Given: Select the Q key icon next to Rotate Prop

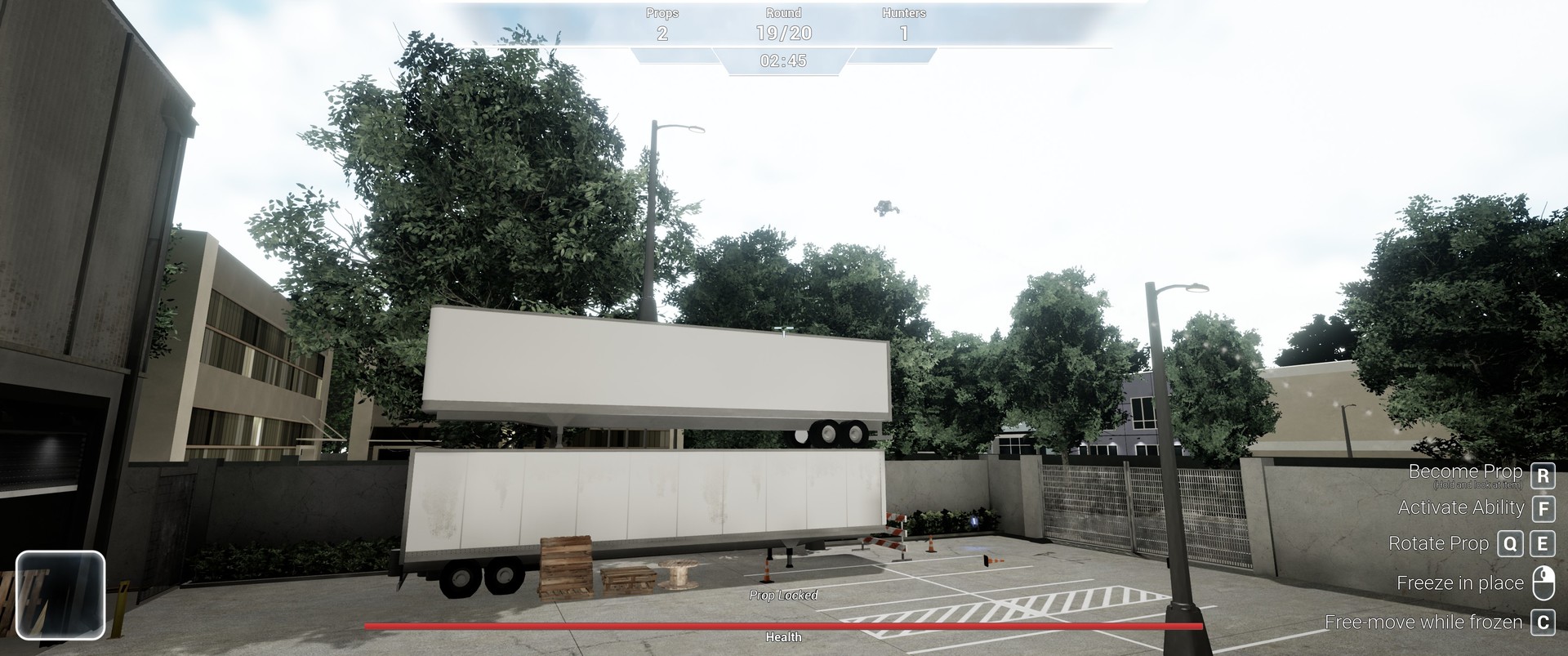Looking at the screenshot, I should [x=1510, y=543].
